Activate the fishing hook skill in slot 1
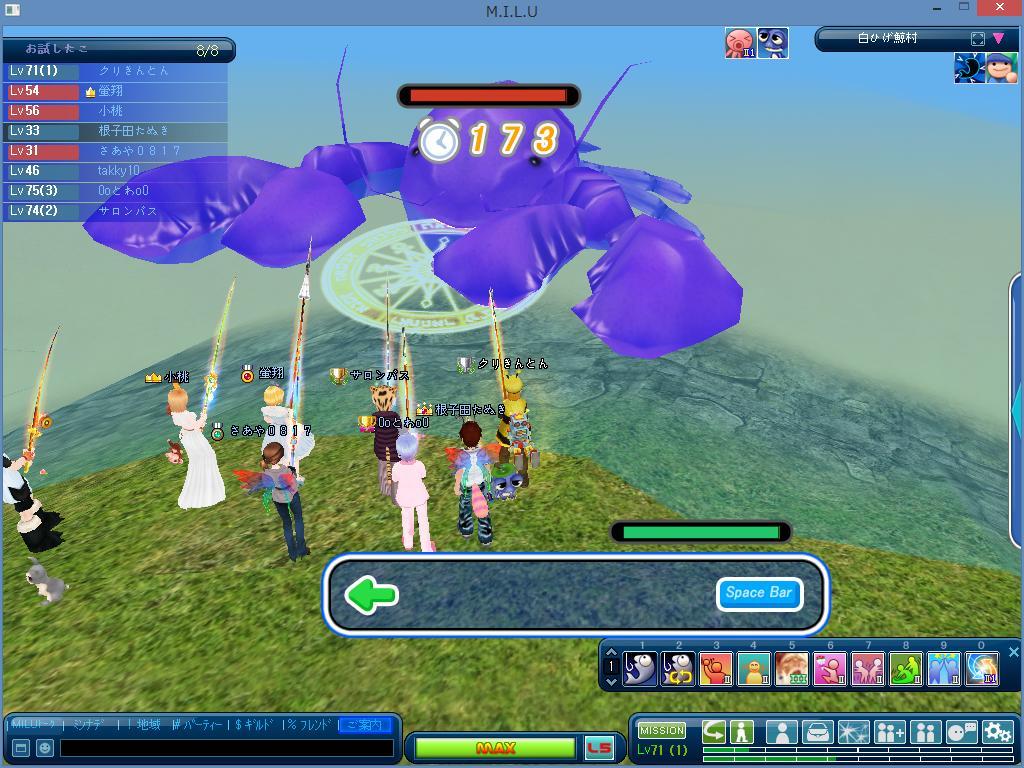The image size is (1024, 768). coord(640,668)
